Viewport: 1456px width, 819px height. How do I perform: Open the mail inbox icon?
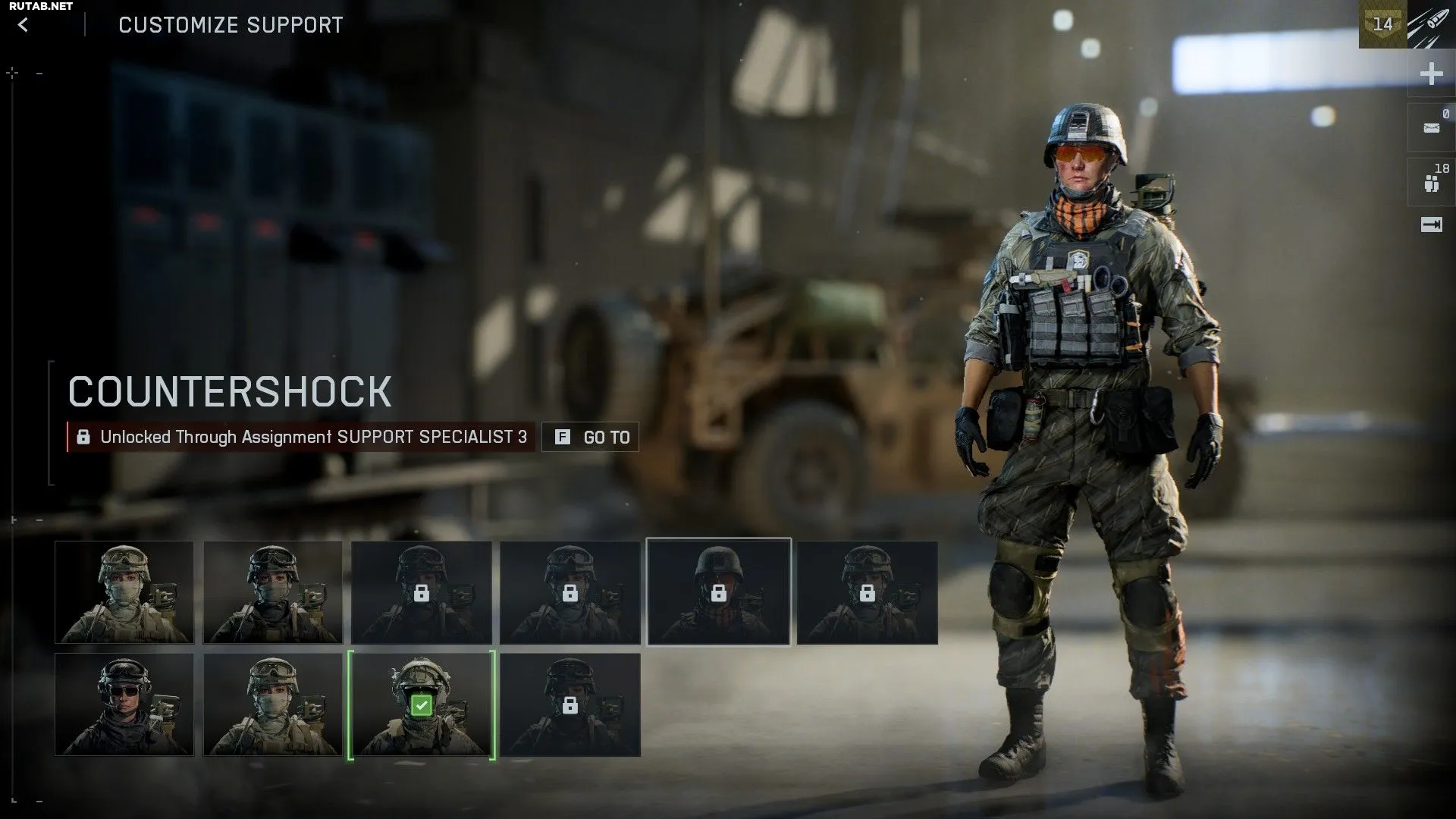(1431, 128)
